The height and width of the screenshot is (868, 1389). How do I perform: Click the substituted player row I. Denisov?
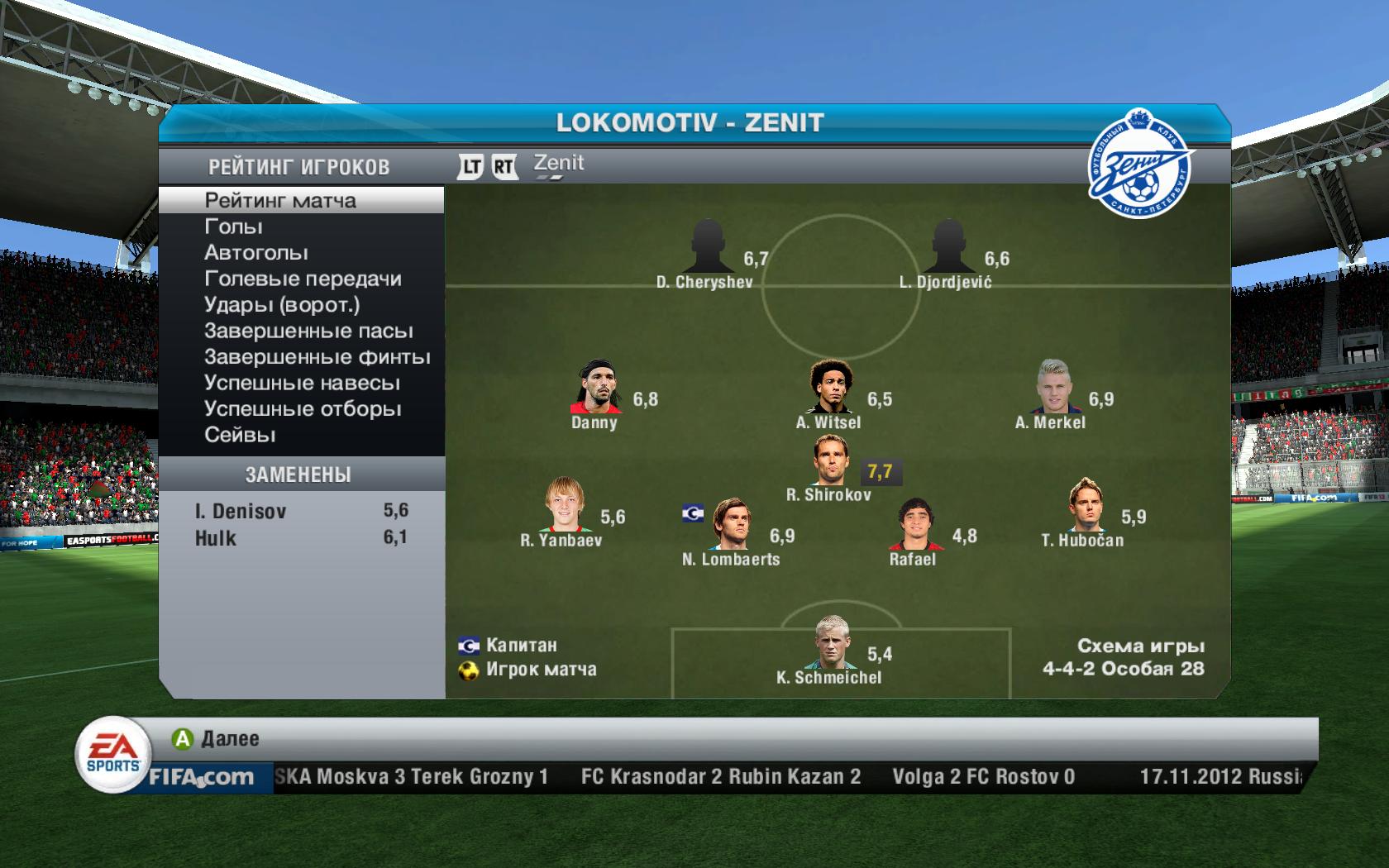click(301, 511)
